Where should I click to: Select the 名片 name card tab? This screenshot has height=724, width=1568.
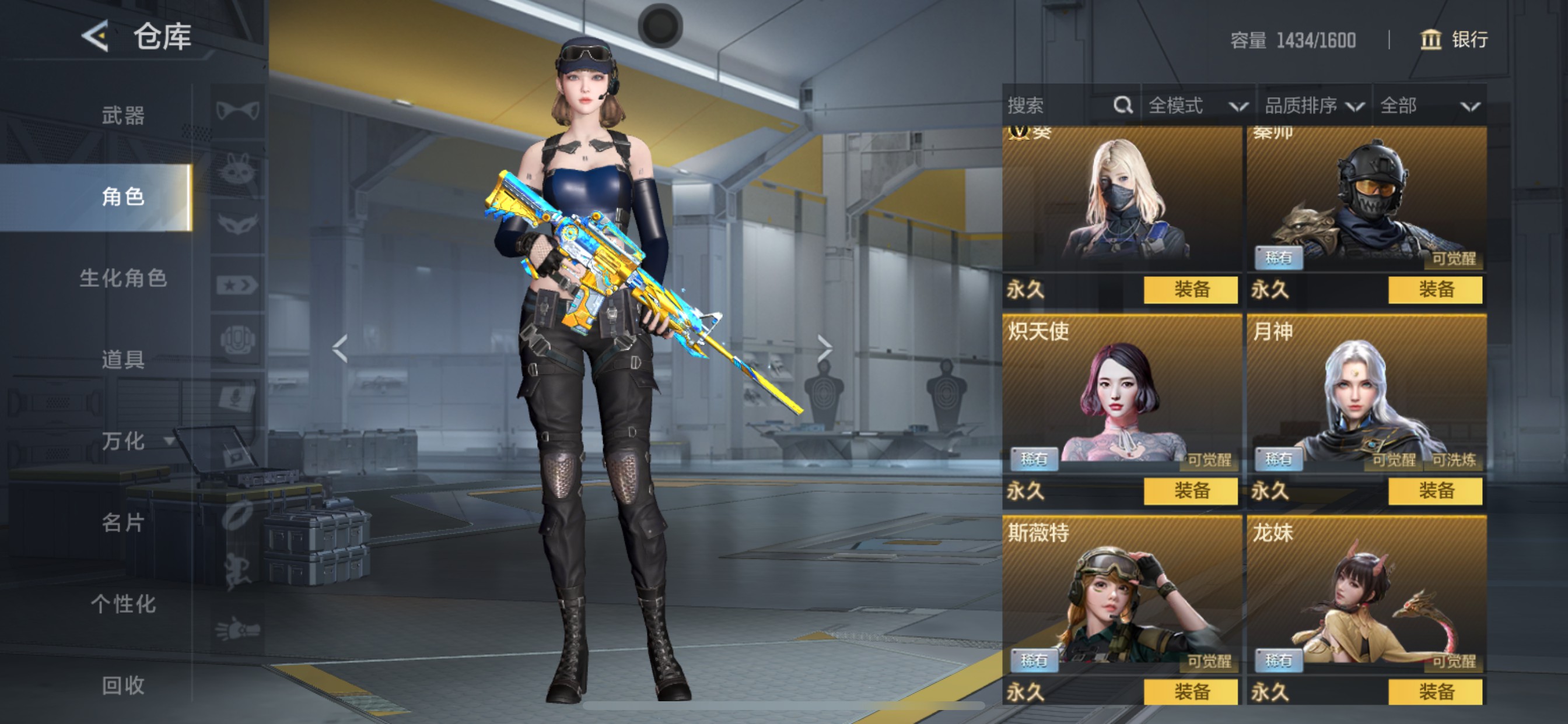point(123,523)
